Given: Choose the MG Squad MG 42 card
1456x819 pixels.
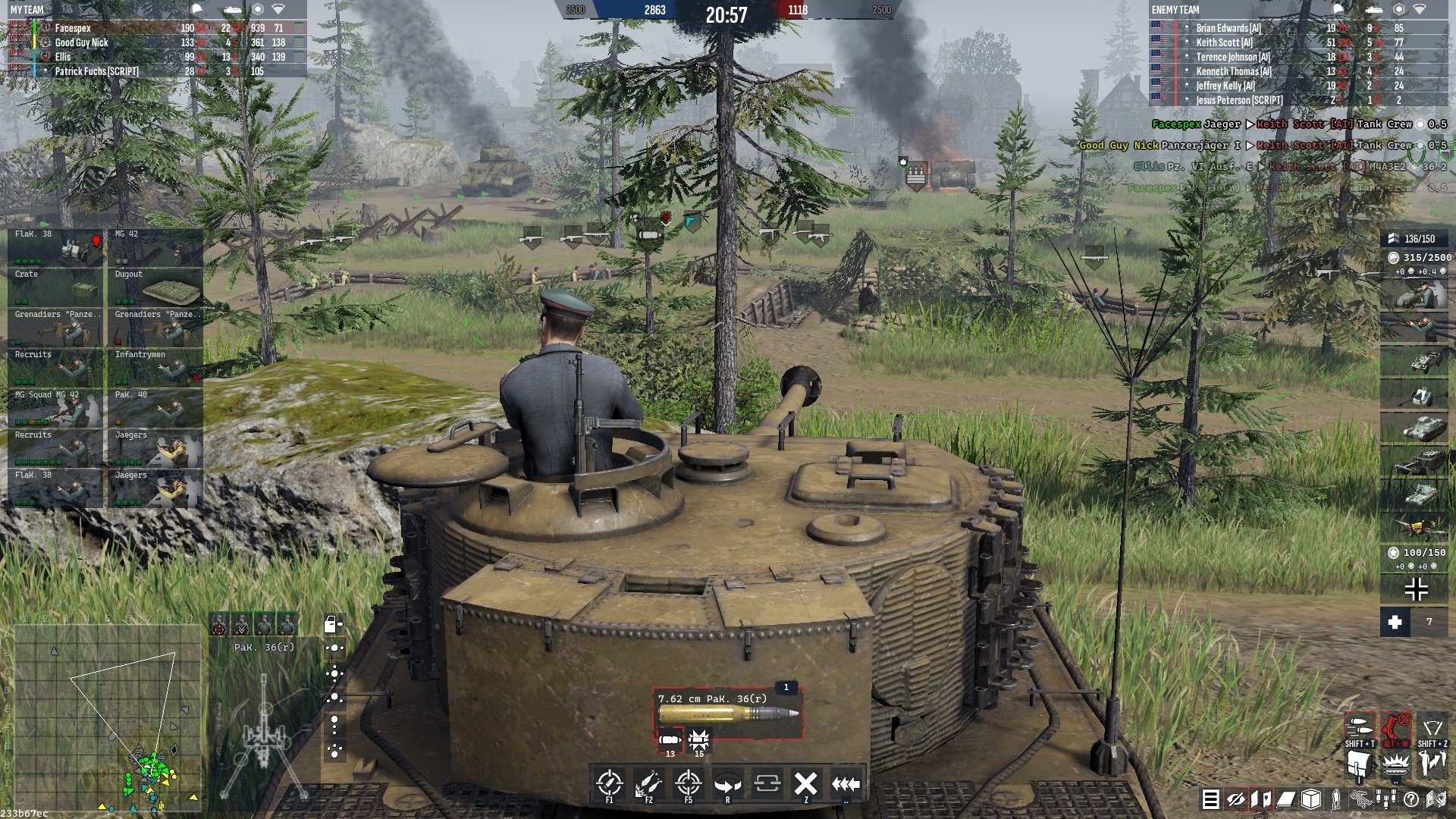Looking at the screenshot, I should point(55,408).
